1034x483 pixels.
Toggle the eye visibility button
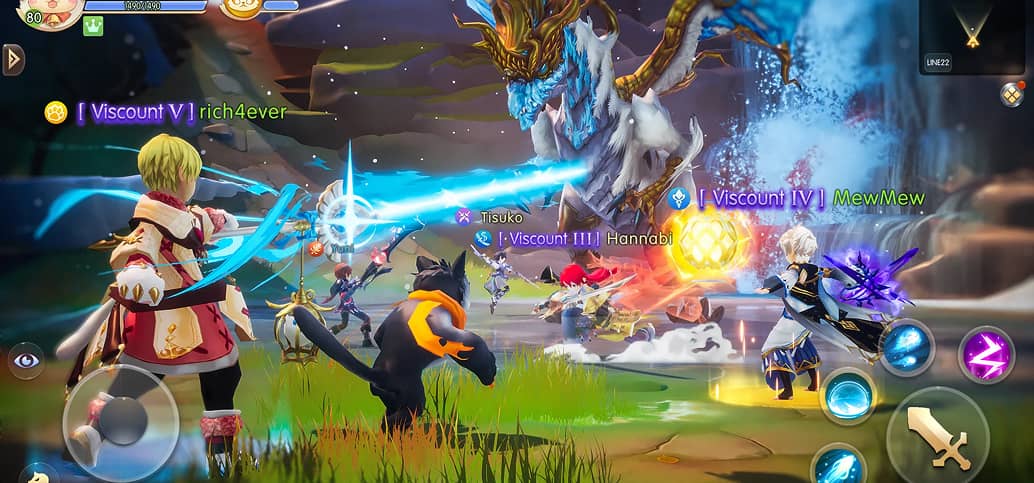26,361
